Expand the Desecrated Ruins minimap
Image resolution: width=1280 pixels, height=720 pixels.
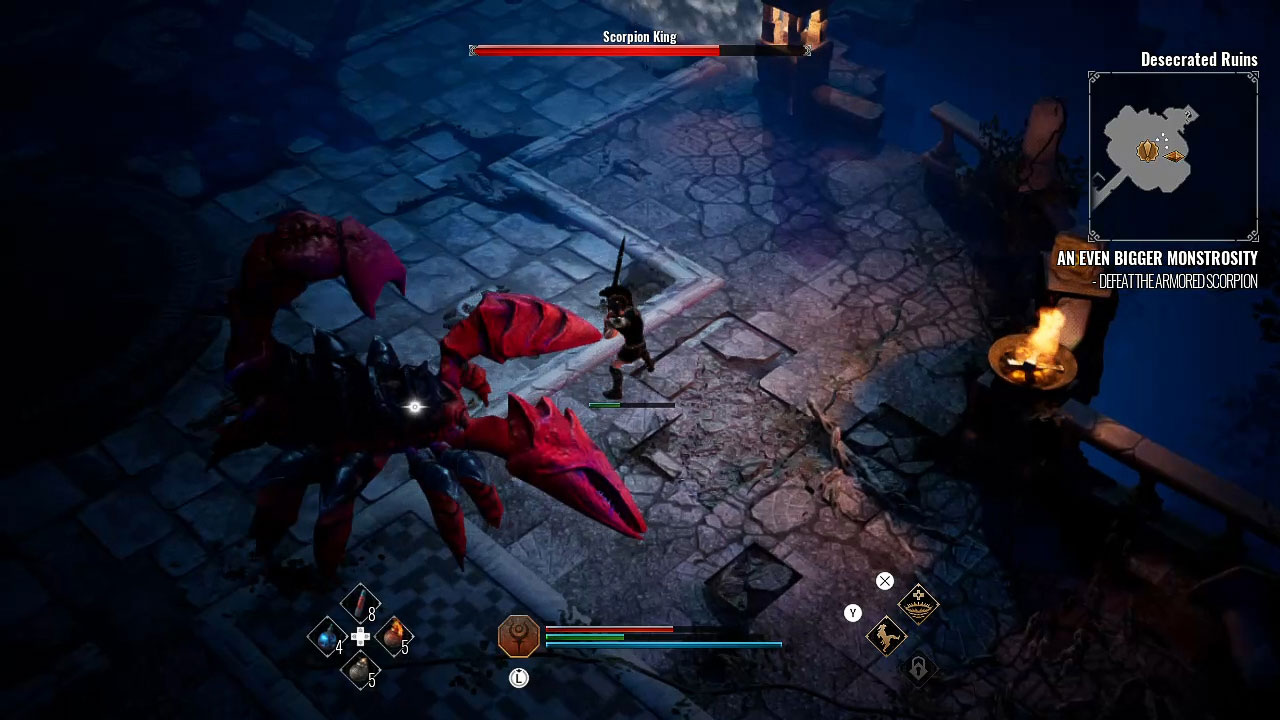tap(1172, 152)
